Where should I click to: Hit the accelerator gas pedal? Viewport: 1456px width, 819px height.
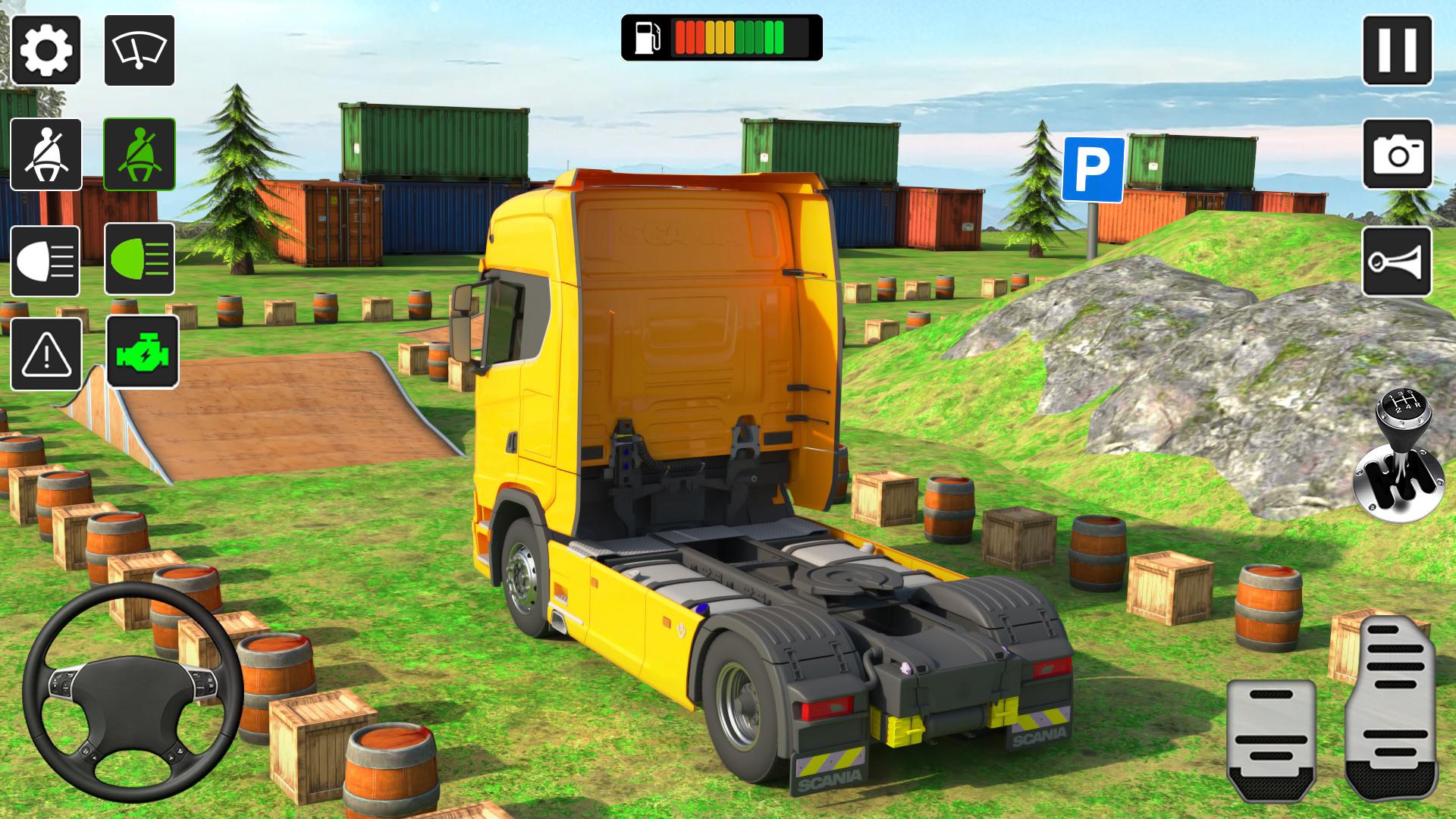1392,707
